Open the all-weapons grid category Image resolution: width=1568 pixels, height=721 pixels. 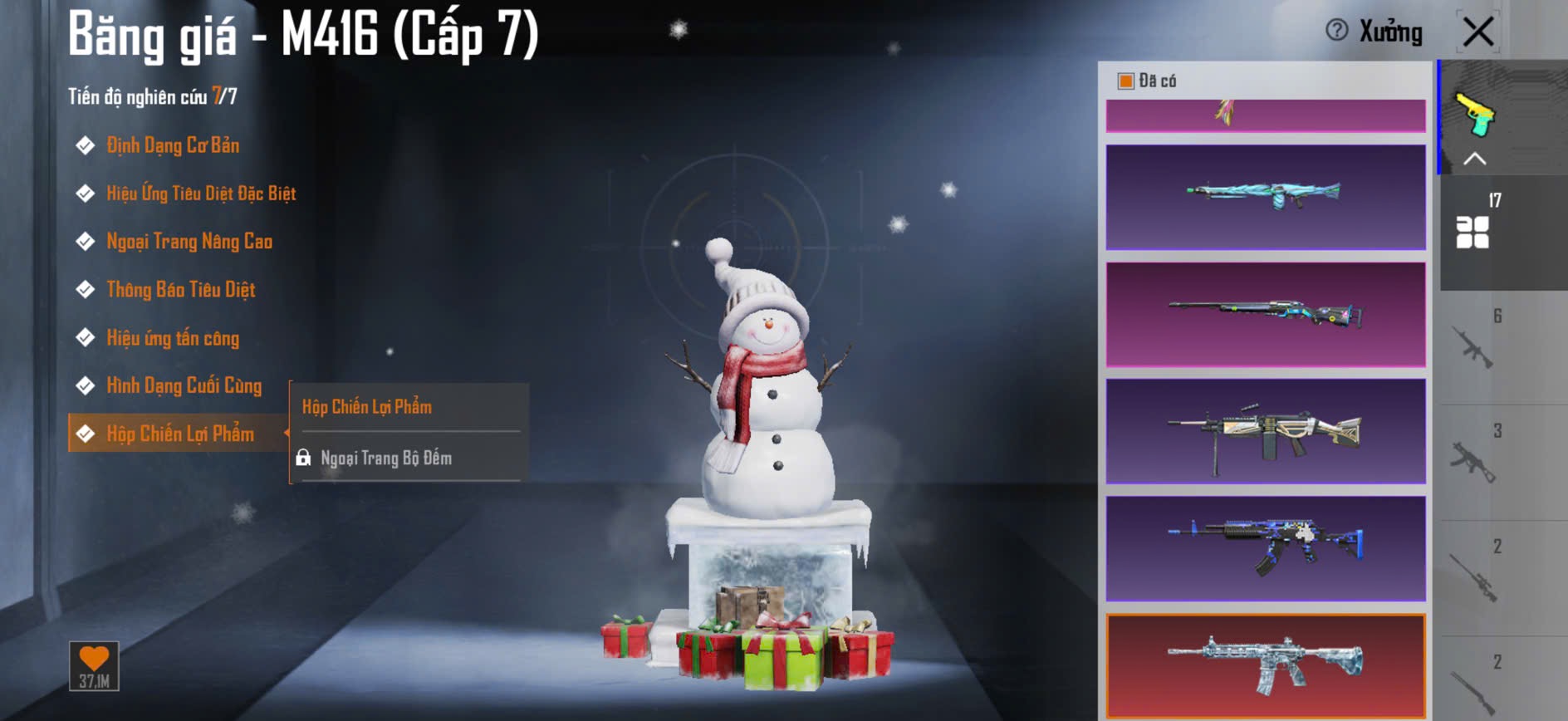point(1473,231)
